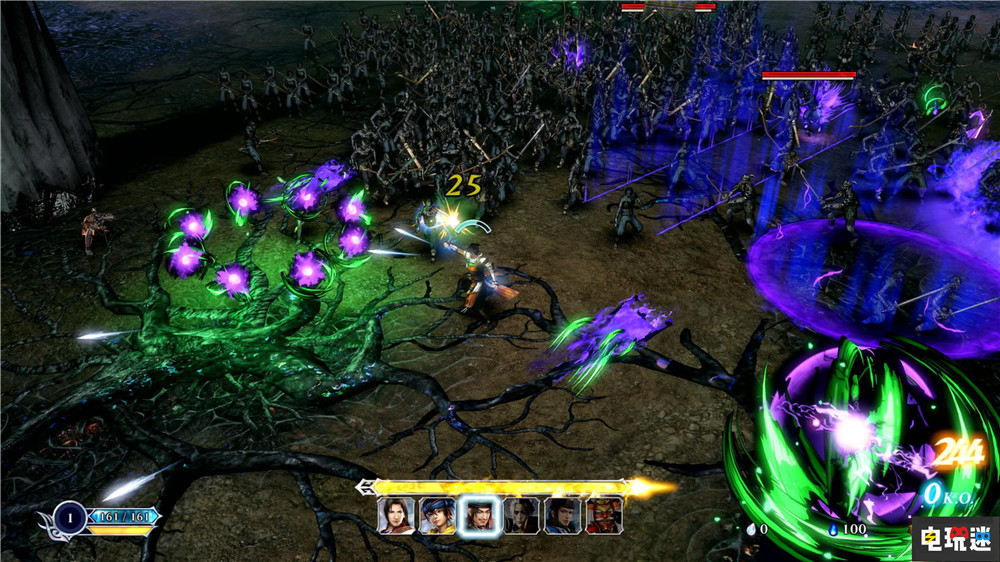Select the long-haired warrior portrait in red
The height and width of the screenshot is (562, 1000).
[x=396, y=516]
